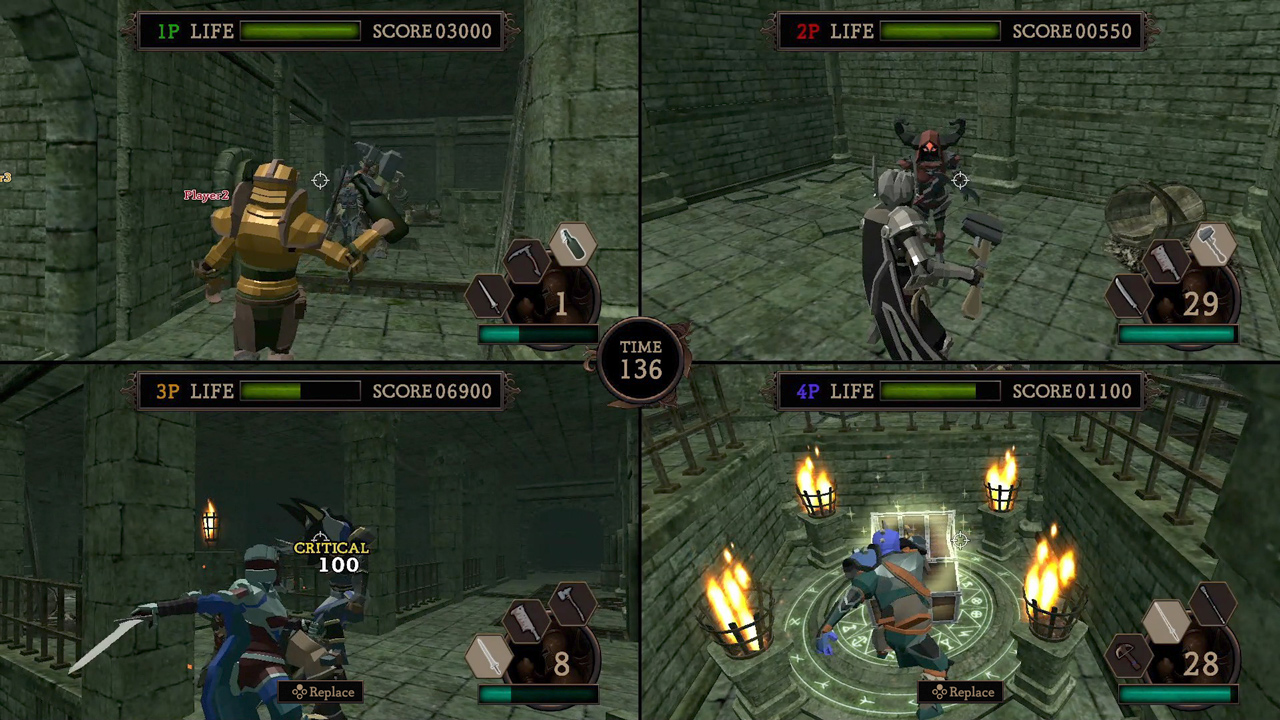Screen dimensions: 1280x720
Task: Select the cleaver weapon in 2P's slots
Action: click(x=1165, y=262)
